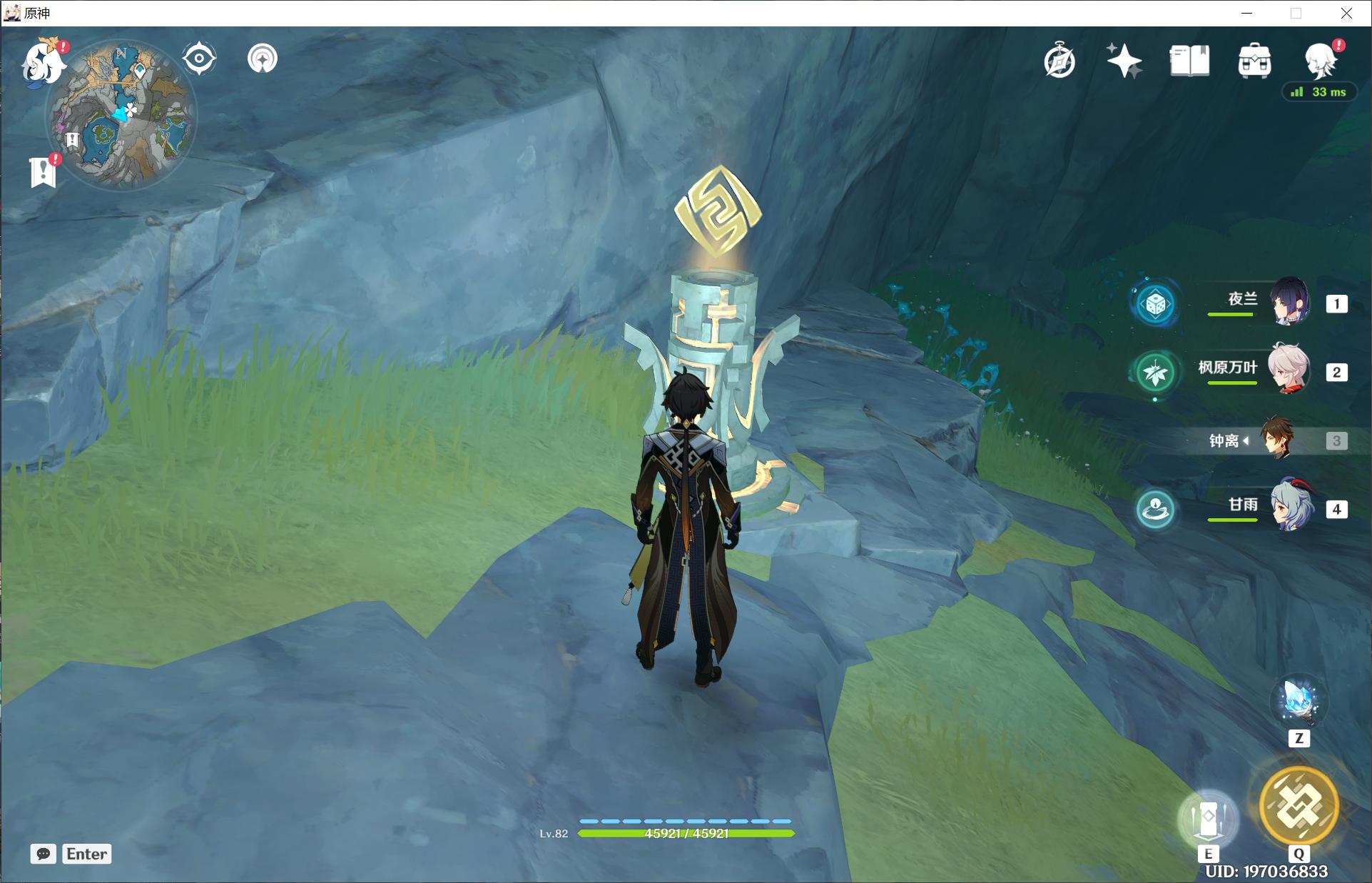Switch to party member 夜兰

pos(1290,302)
